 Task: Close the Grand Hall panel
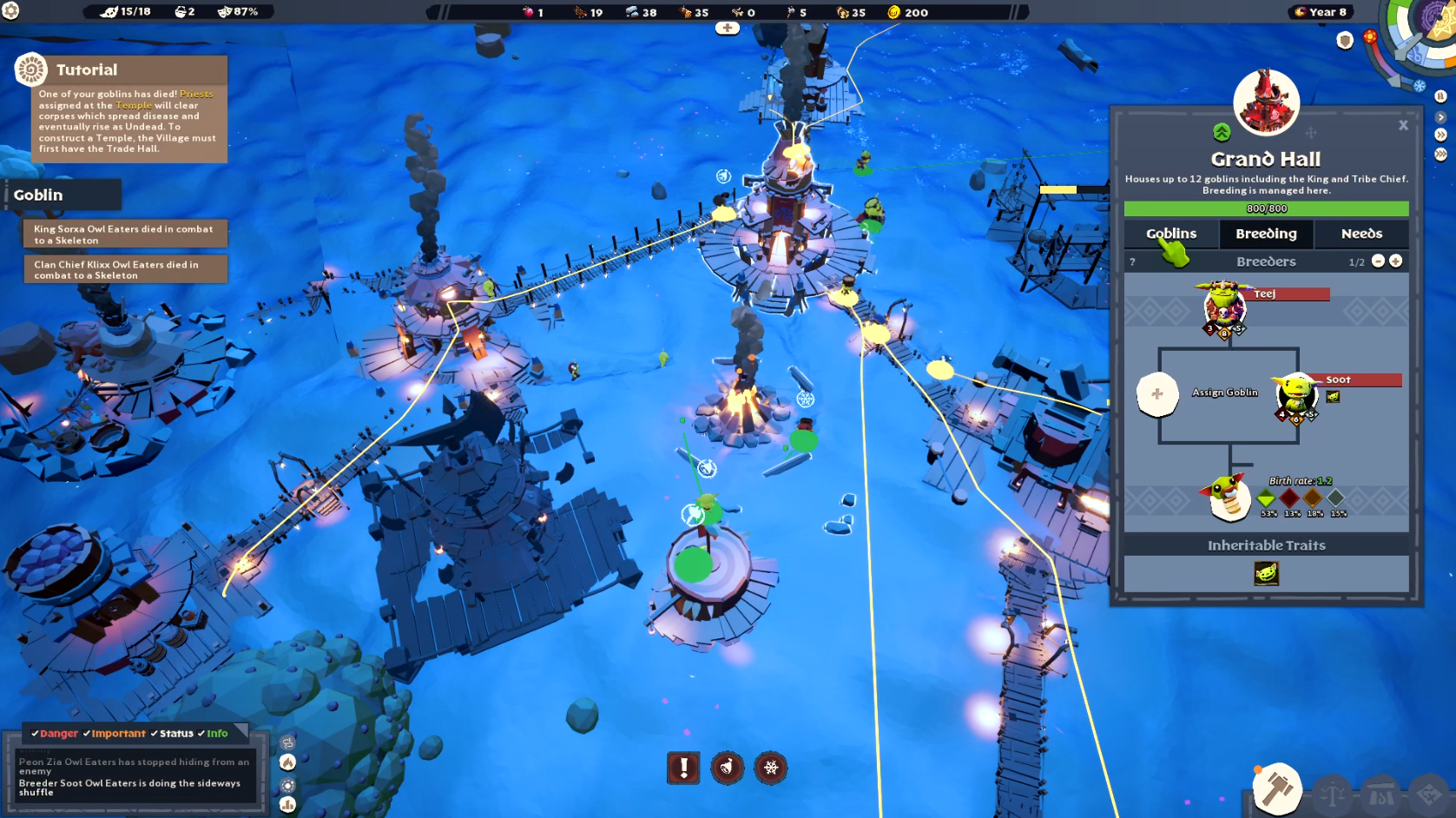[1403, 125]
